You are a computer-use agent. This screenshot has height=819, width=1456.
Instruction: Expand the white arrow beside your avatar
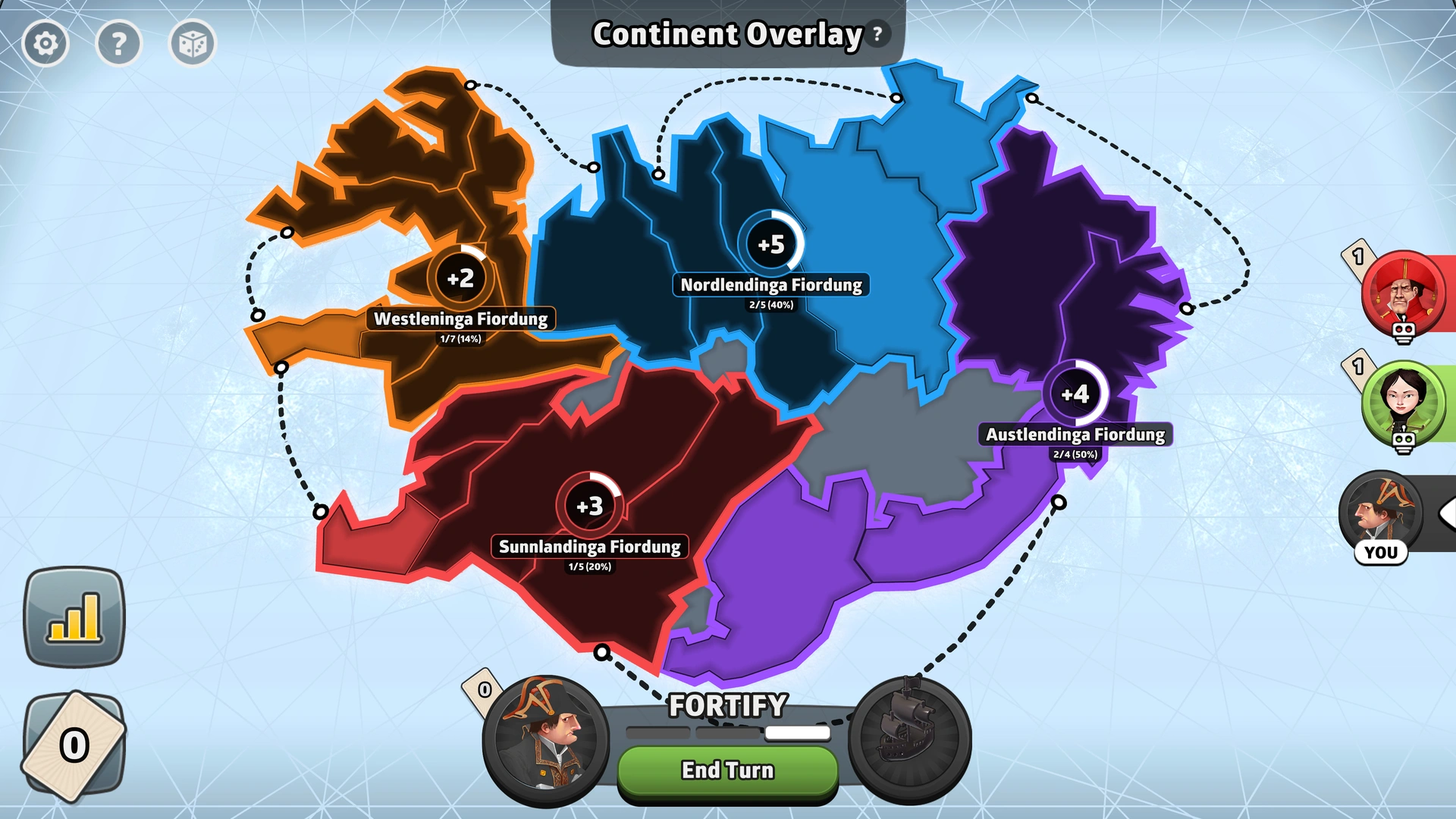click(1449, 514)
